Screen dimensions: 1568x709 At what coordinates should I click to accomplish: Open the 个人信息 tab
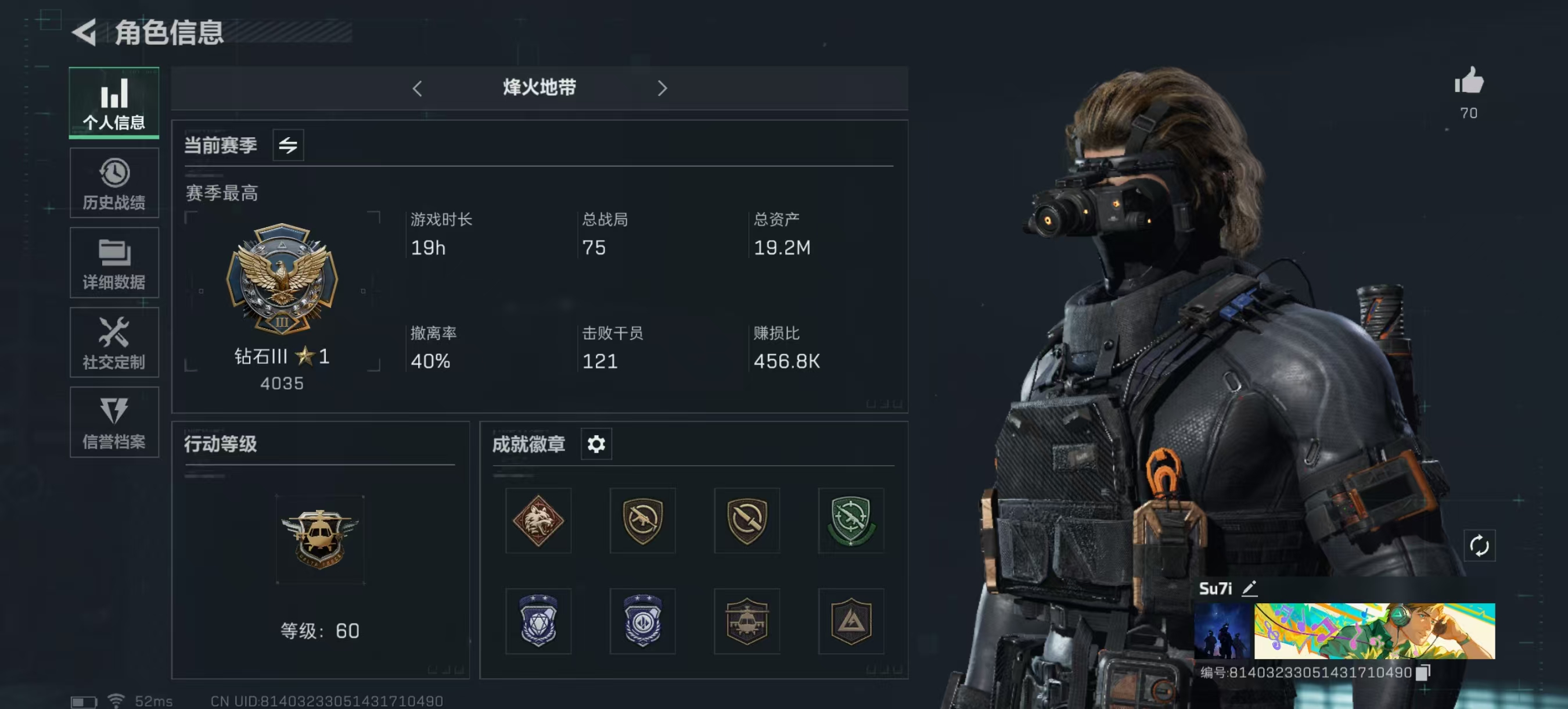coord(114,103)
